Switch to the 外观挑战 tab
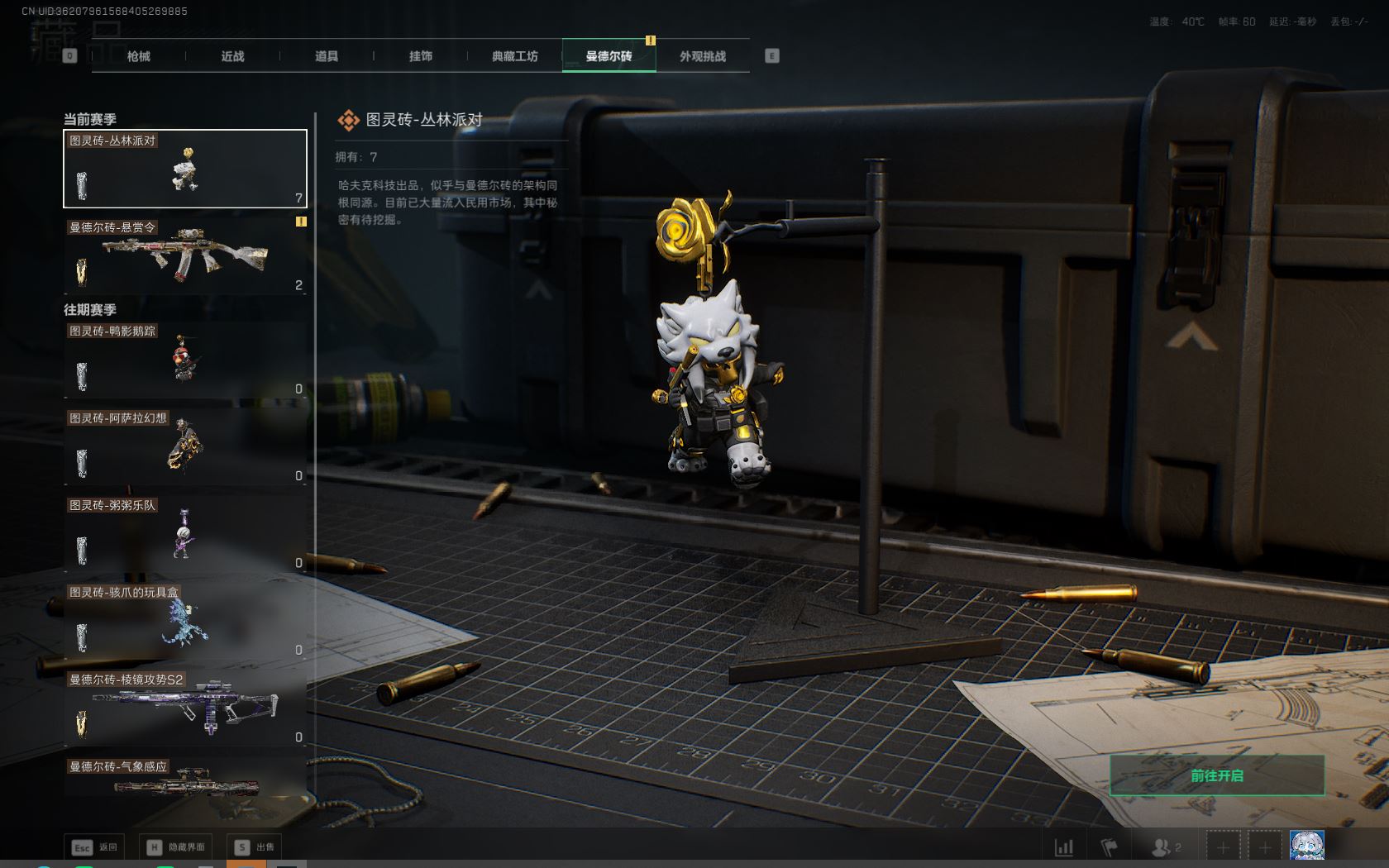The height and width of the screenshot is (868, 1389). pyautogui.click(x=703, y=56)
